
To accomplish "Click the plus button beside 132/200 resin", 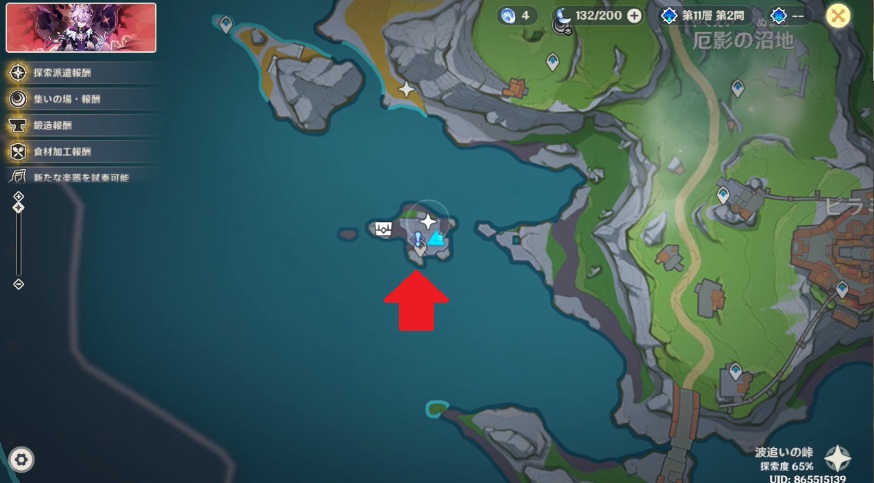I will click(x=634, y=16).
